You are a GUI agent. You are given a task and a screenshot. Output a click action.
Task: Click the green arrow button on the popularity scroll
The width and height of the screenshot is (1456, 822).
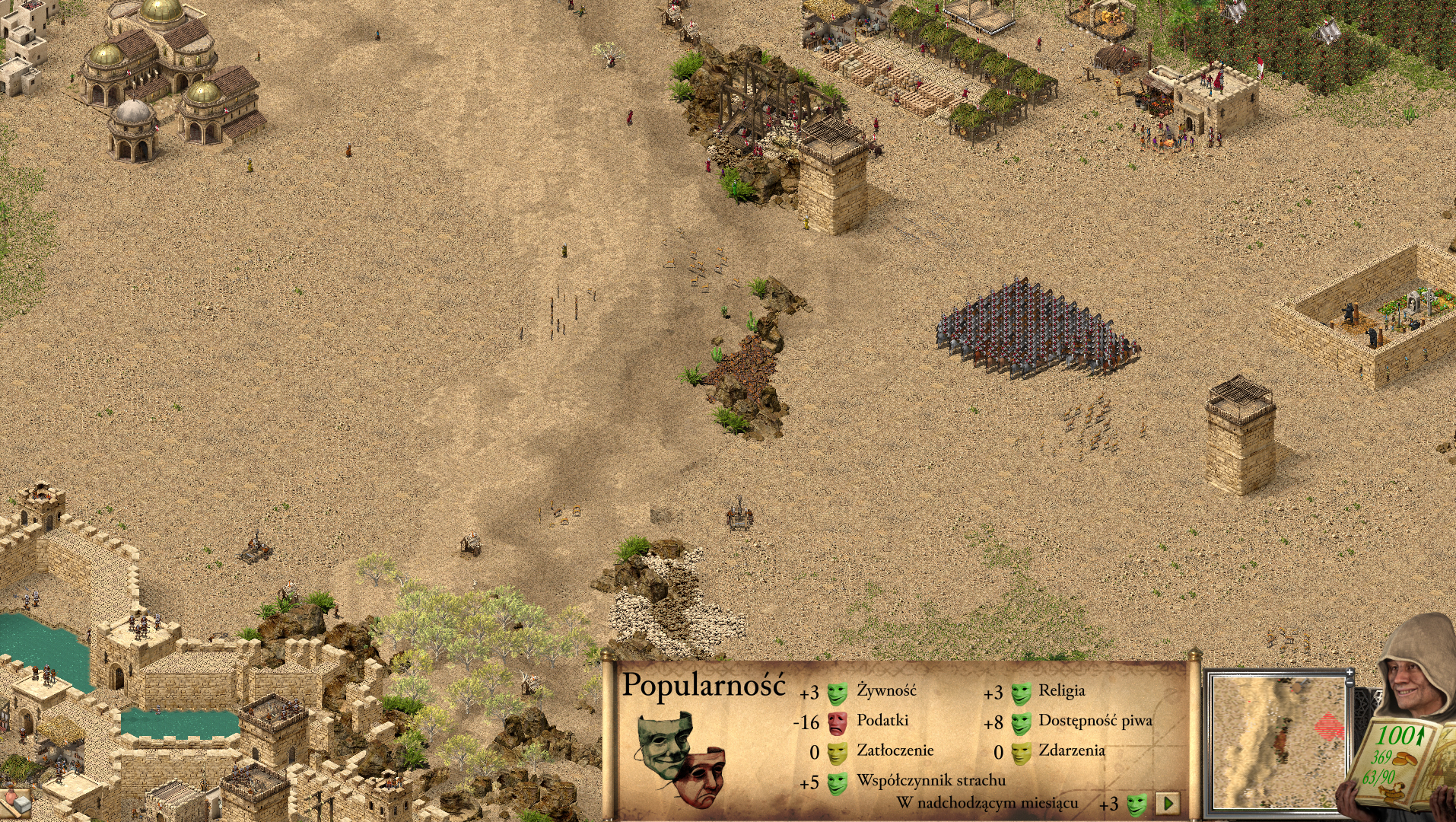tap(1168, 802)
